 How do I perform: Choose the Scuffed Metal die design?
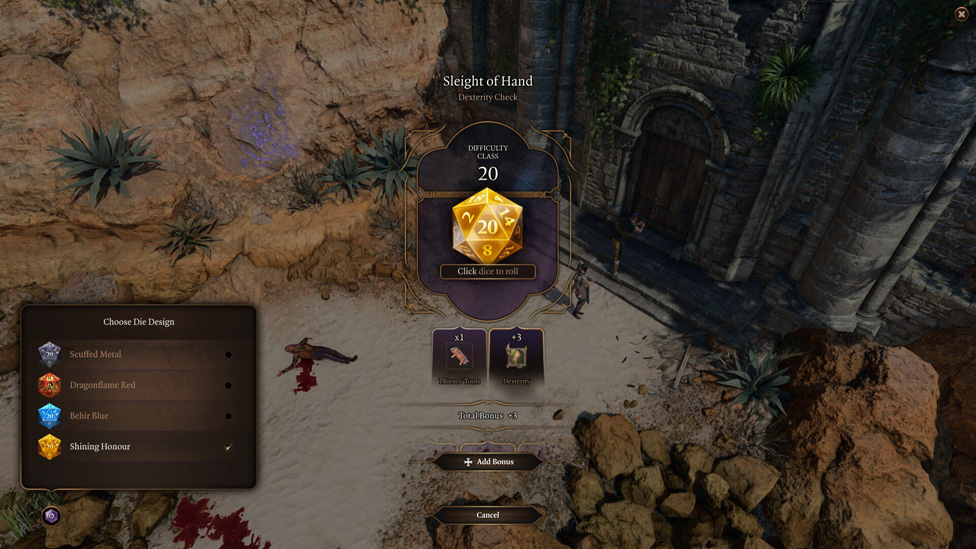(138, 354)
